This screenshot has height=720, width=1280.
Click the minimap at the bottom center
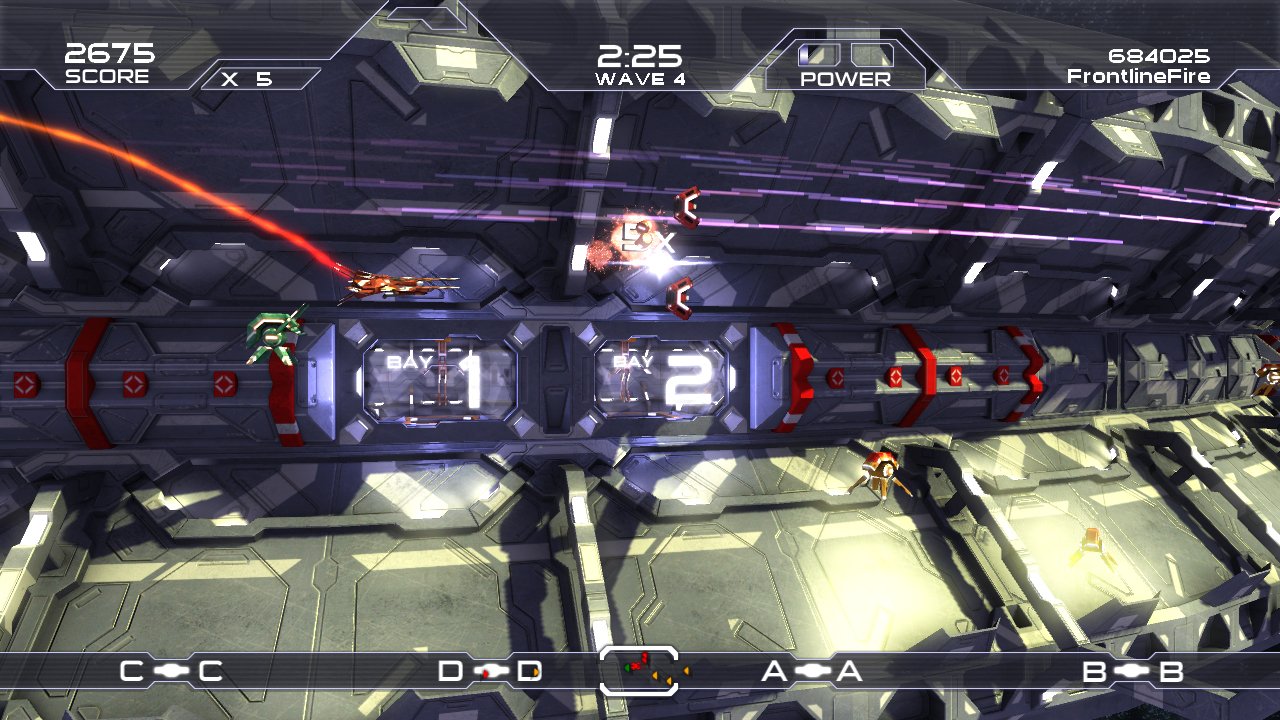640,670
